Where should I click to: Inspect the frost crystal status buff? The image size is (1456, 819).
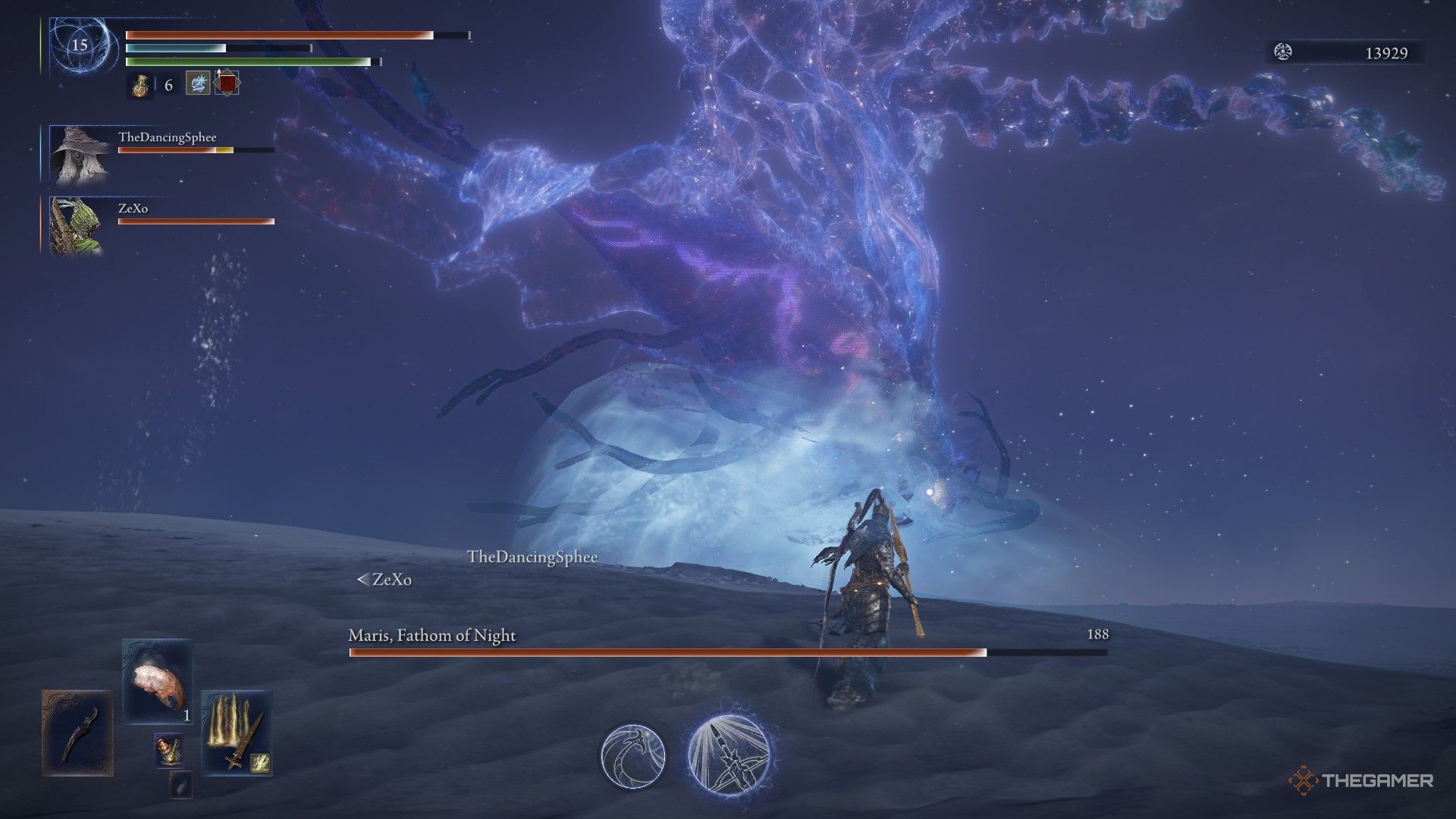[x=198, y=83]
